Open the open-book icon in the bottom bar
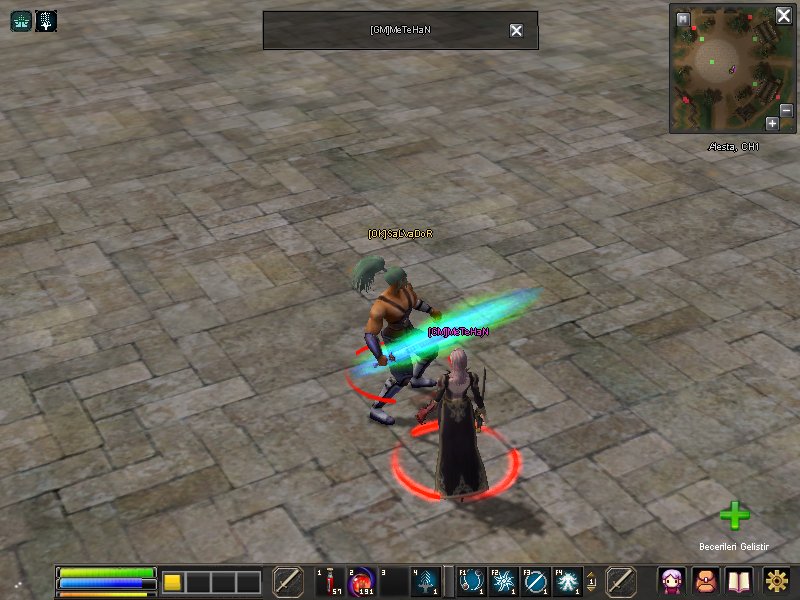The width and height of the screenshot is (800, 600). 739,581
